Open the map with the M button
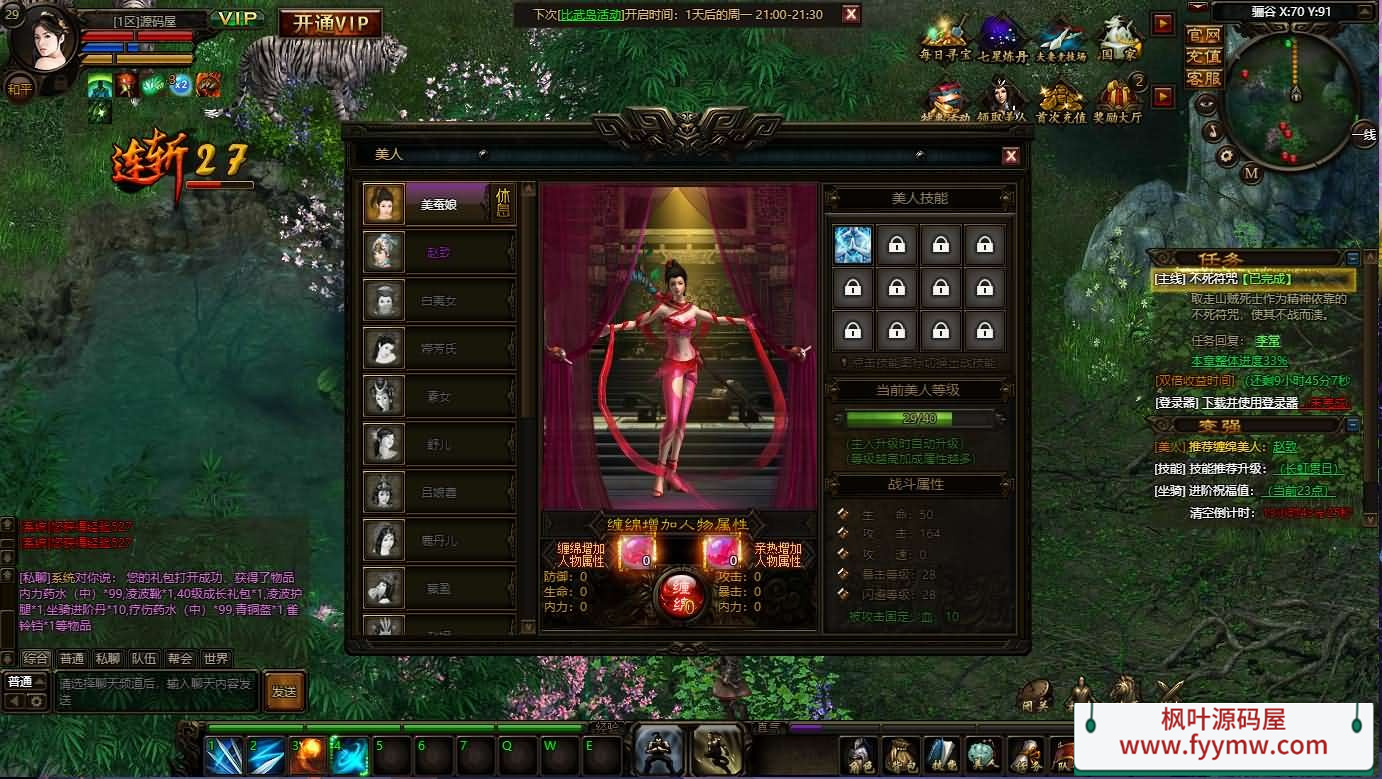Viewport: 1382px width, 779px height. [x=1251, y=172]
